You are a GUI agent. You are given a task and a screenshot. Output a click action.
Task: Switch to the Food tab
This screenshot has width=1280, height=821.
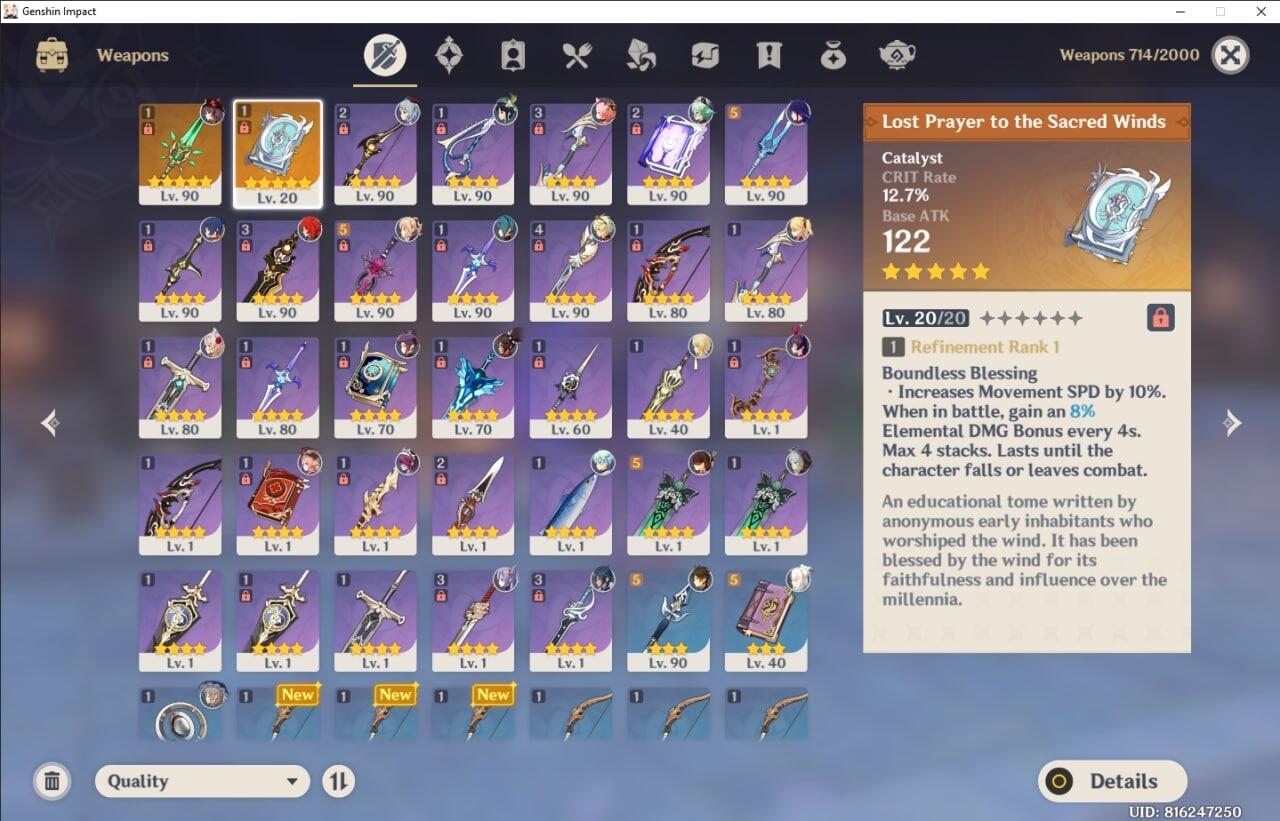[577, 55]
